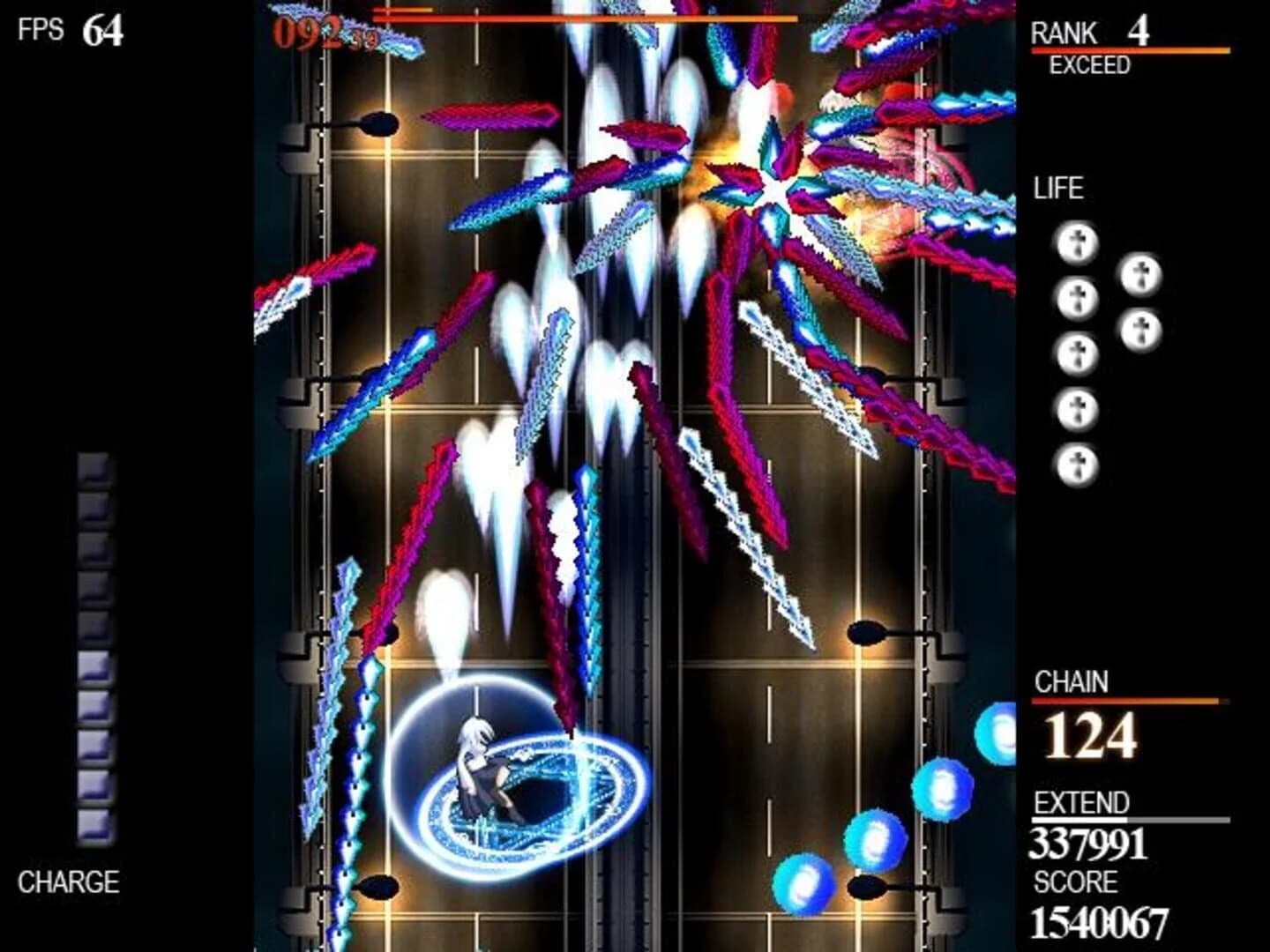The height and width of the screenshot is (952, 1270).
Task: Select the lowest blue orb near the screen bottom
Action: pyautogui.click(x=801, y=881)
